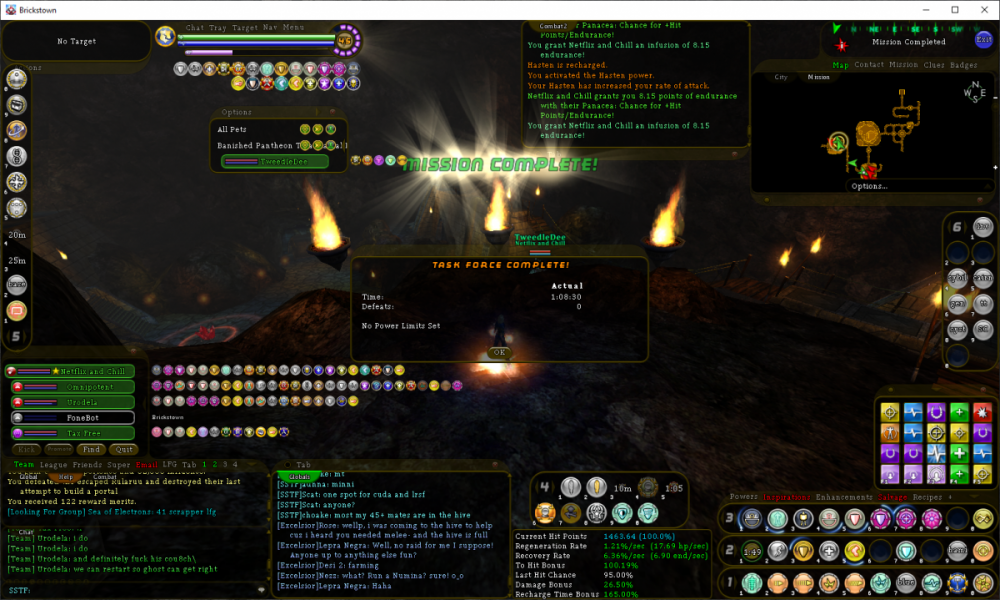Click the team Find button
Screen dimensions: 1000x600
pos(92,450)
